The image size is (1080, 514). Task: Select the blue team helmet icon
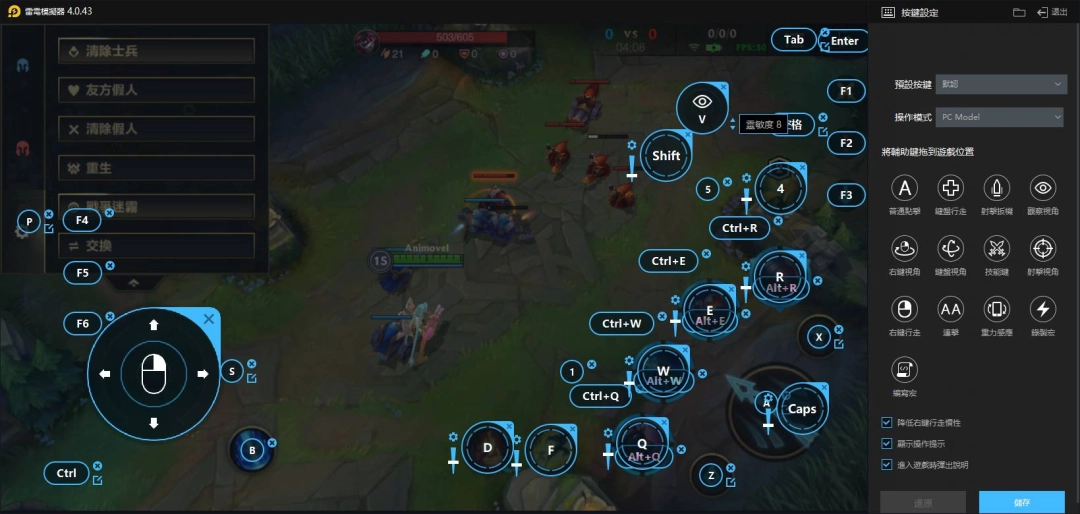[x=21, y=65]
